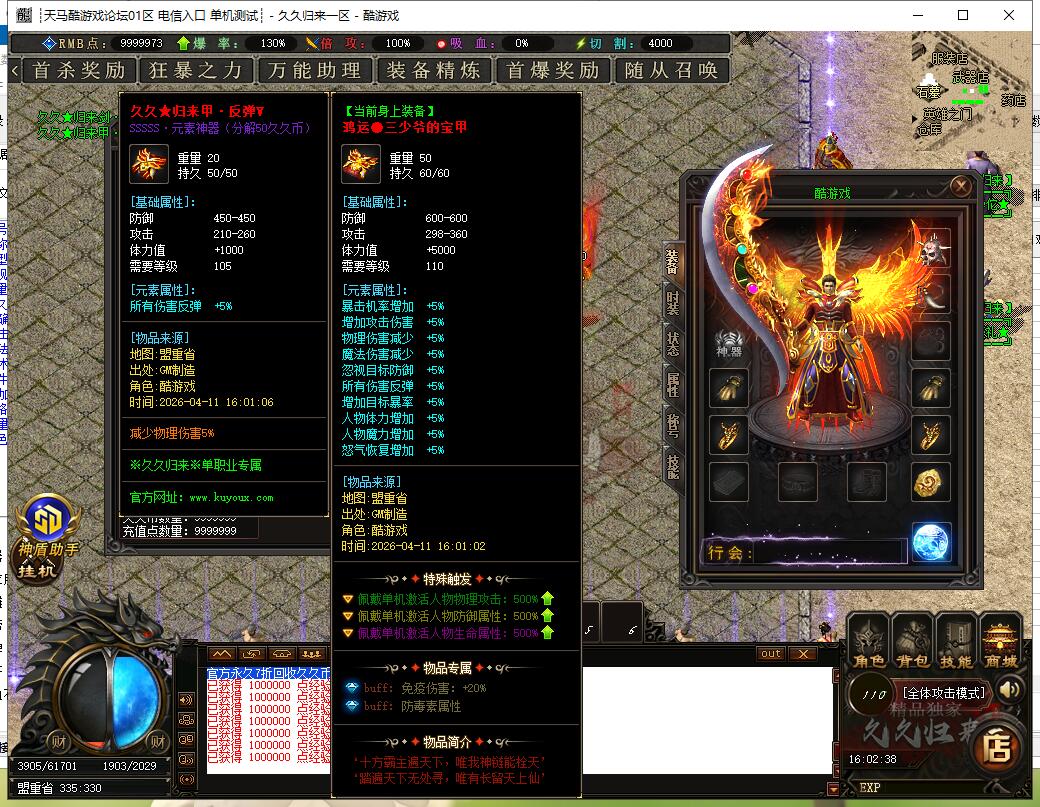This screenshot has height=807, width=1040.
Task: Switch to the 状态 status tab
Action: (x=673, y=343)
